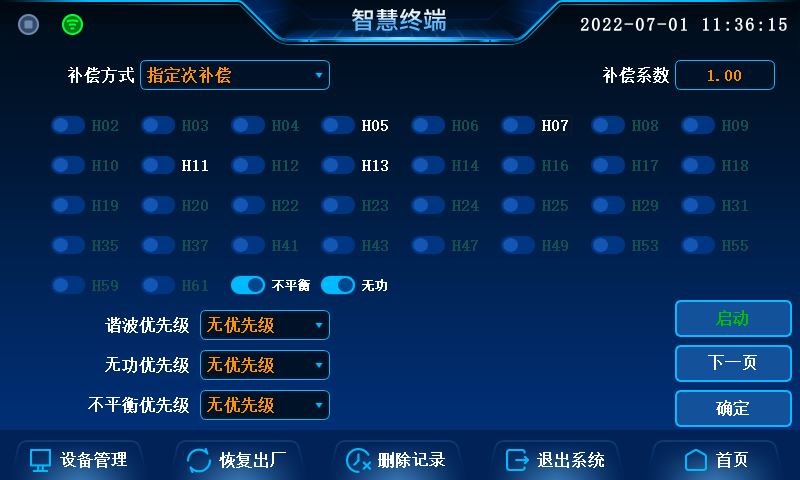Click the green 启动 button
Image resolution: width=800 pixels, height=480 pixels.
pyautogui.click(x=733, y=319)
